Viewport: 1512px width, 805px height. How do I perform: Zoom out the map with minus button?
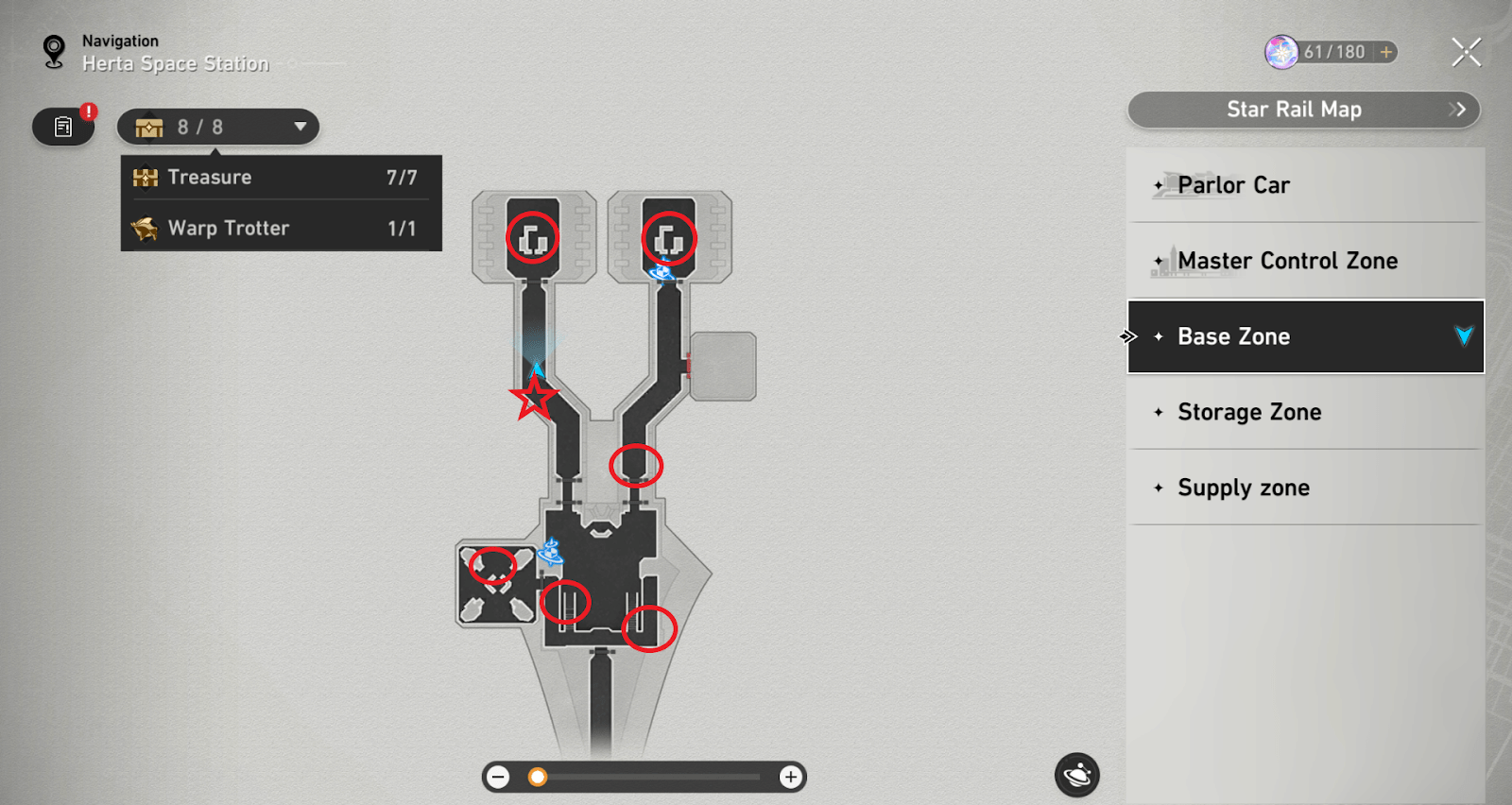[498, 777]
